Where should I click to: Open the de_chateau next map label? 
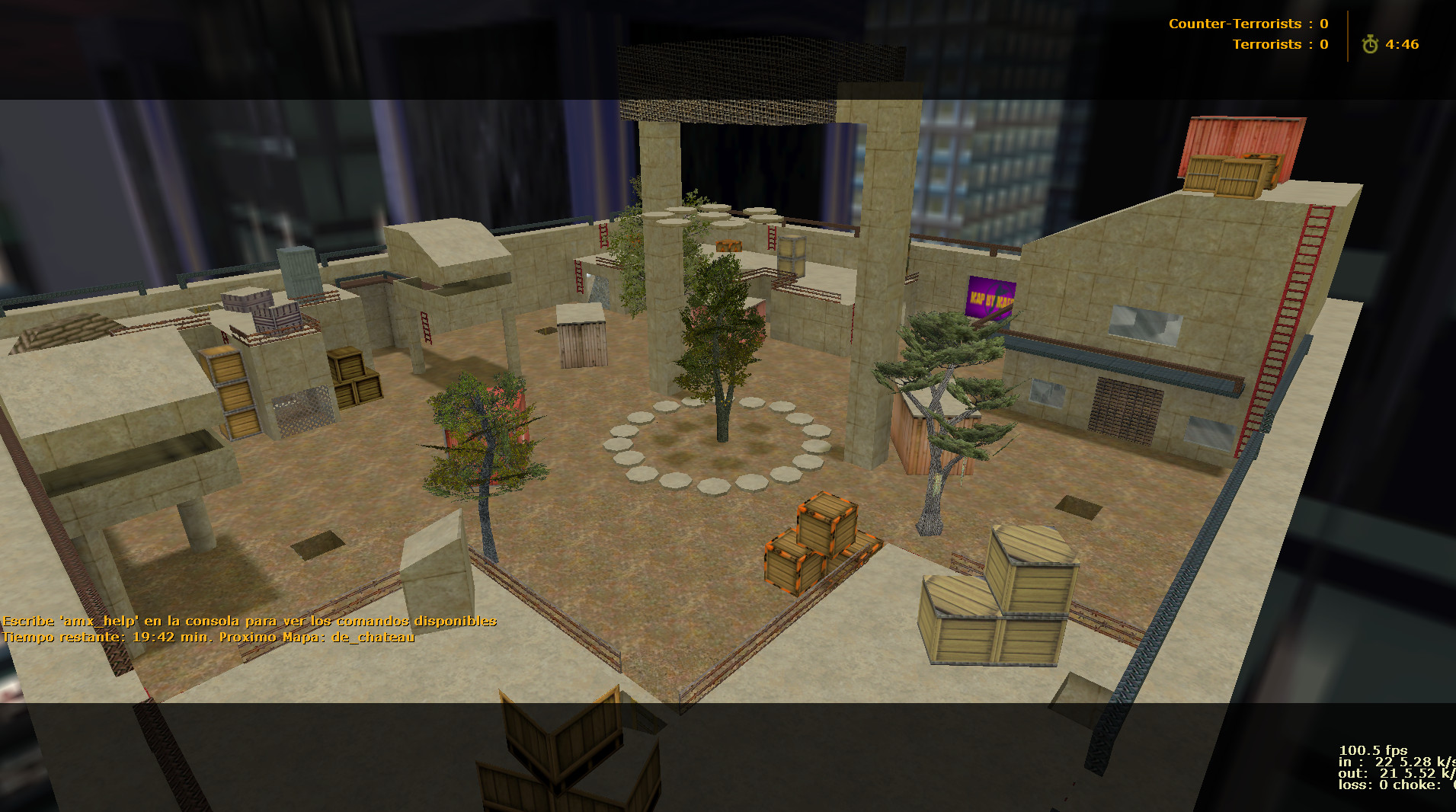coord(372,637)
